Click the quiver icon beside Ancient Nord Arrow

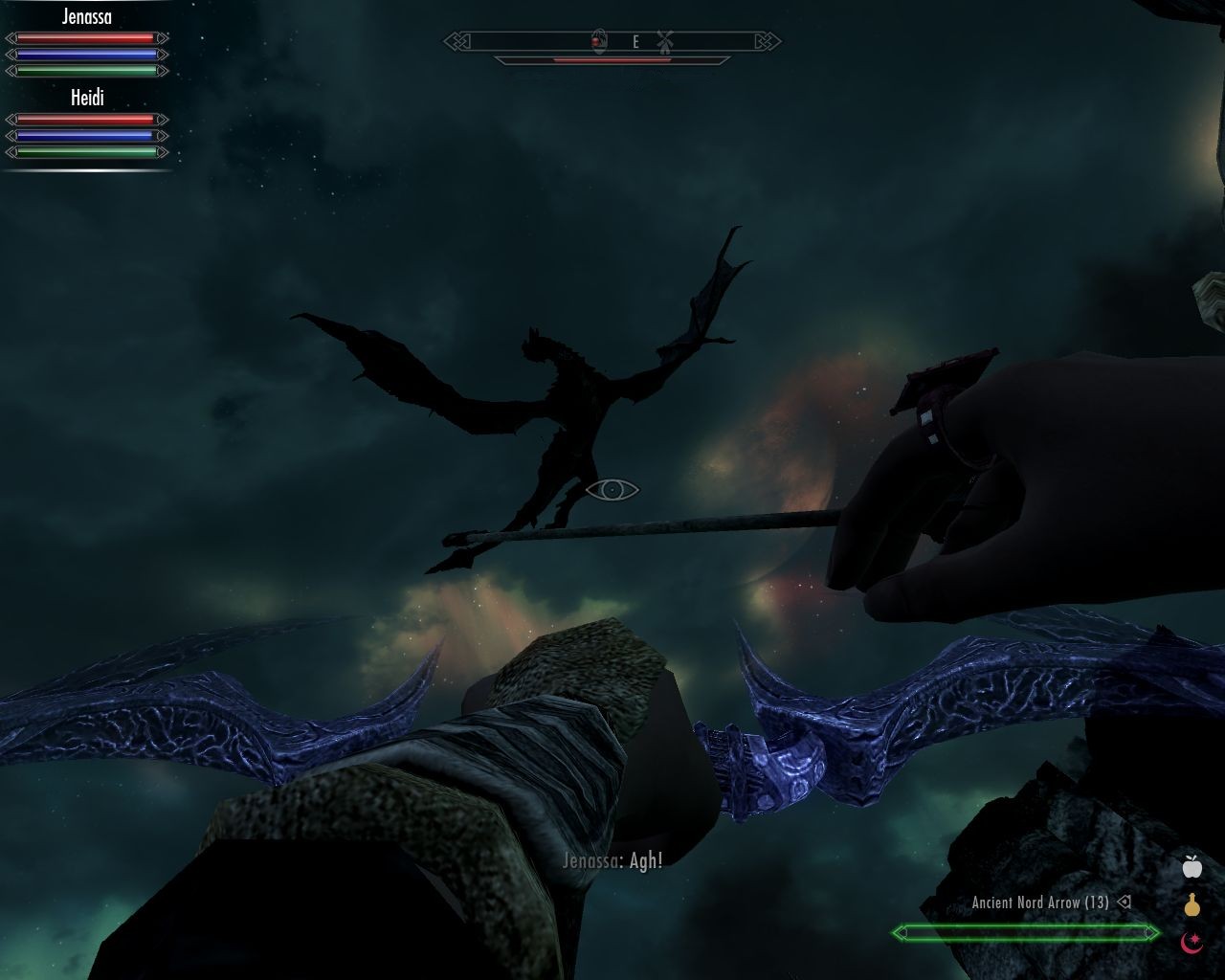[1125, 902]
